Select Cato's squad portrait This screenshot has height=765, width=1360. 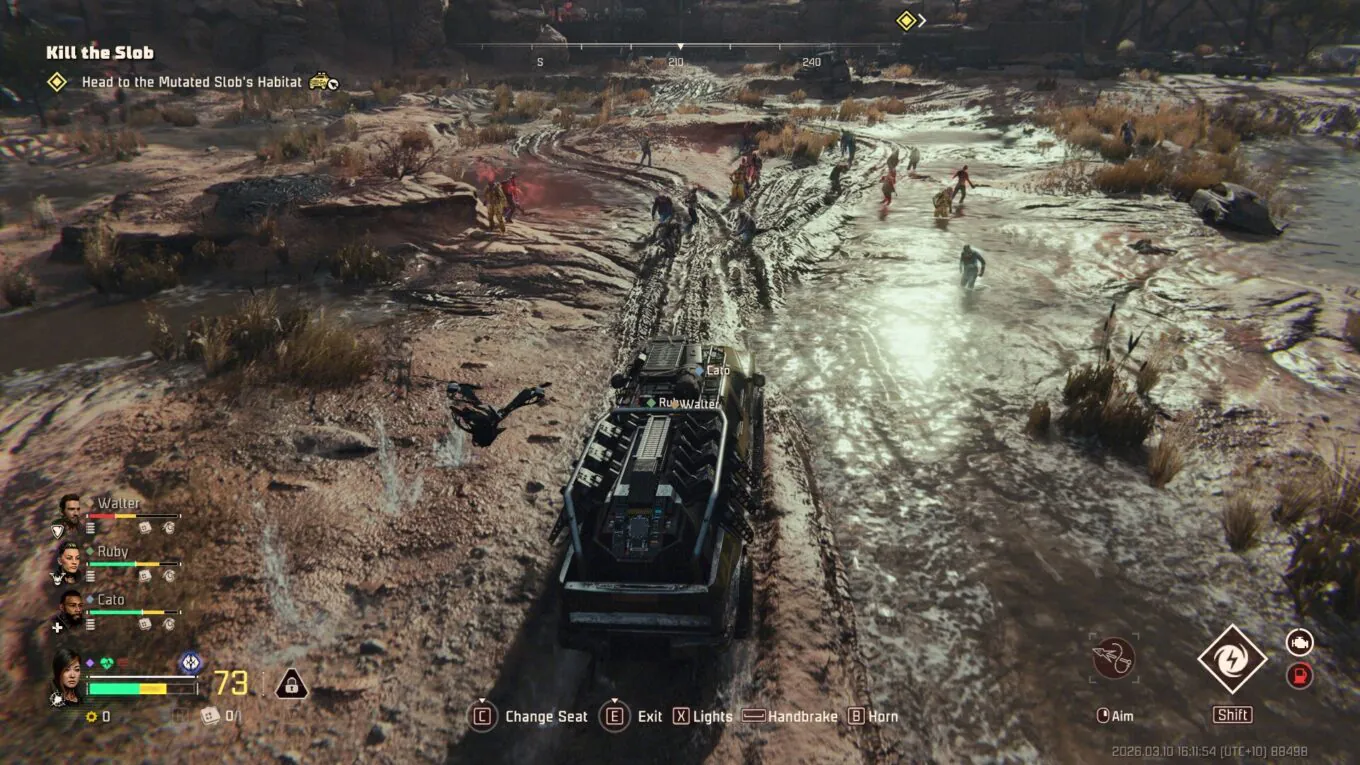click(x=69, y=607)
